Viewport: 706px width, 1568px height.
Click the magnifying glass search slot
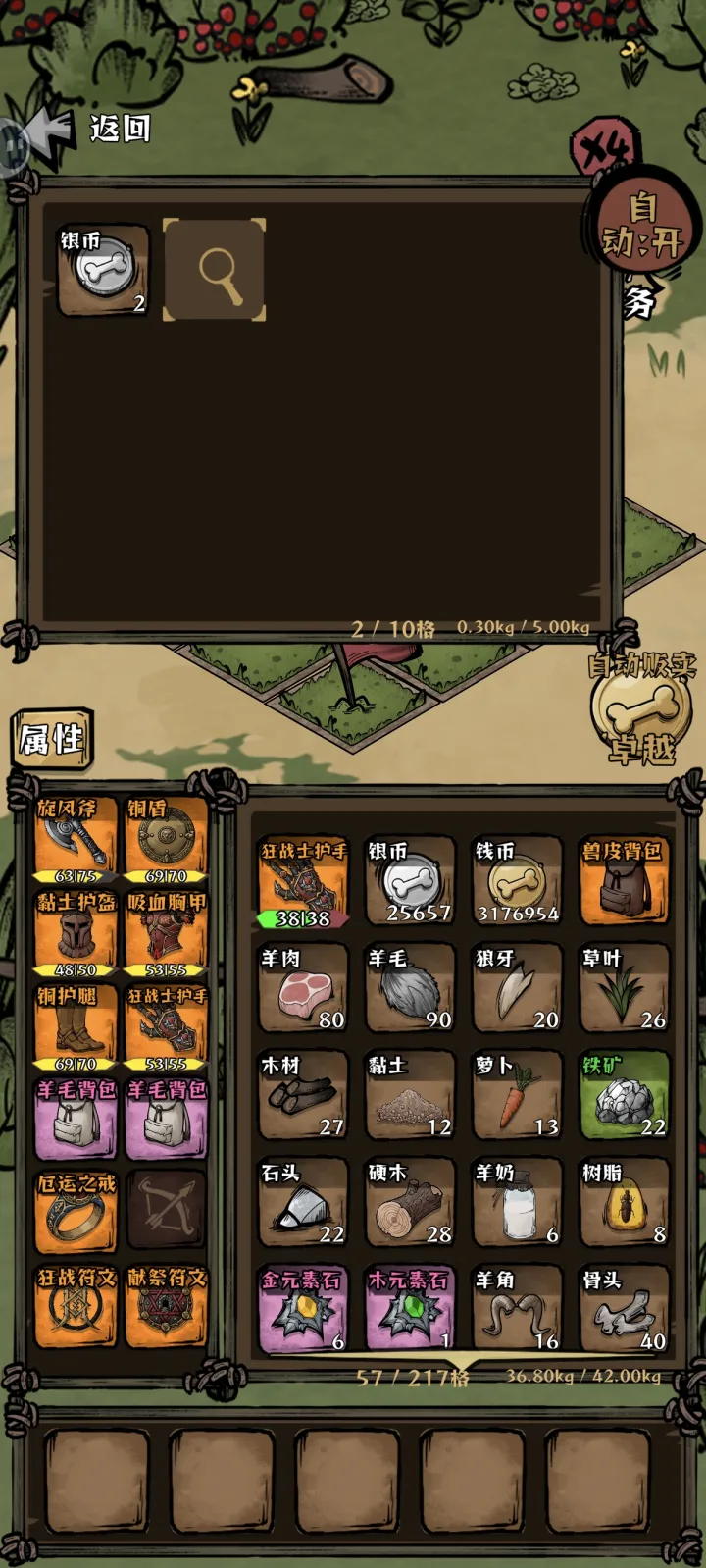[214, 269]
